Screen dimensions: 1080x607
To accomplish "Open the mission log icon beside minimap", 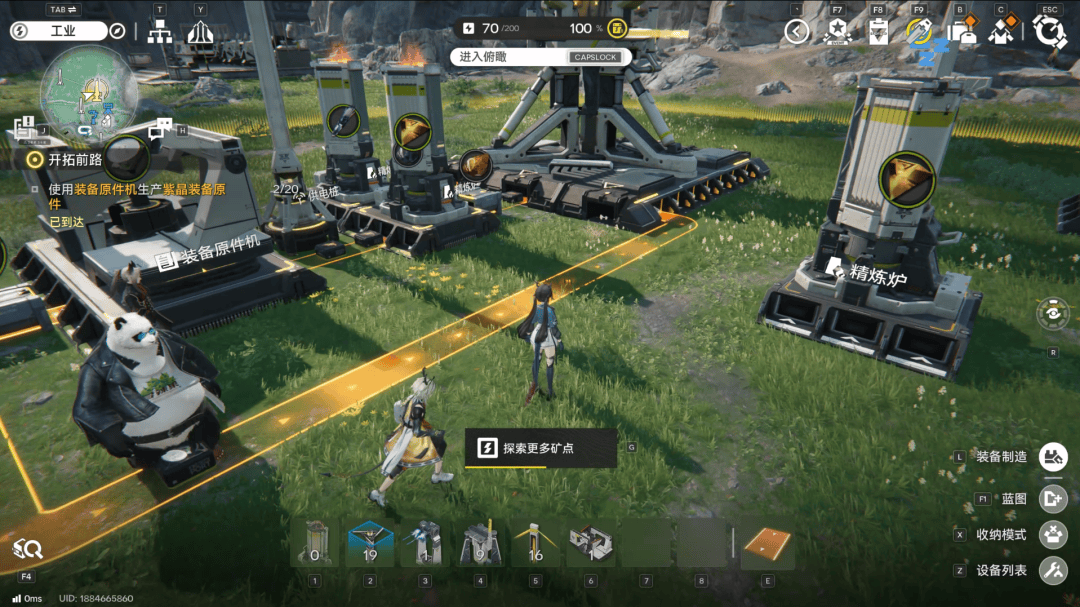I will pyautogui.click(x=24, y=127).
